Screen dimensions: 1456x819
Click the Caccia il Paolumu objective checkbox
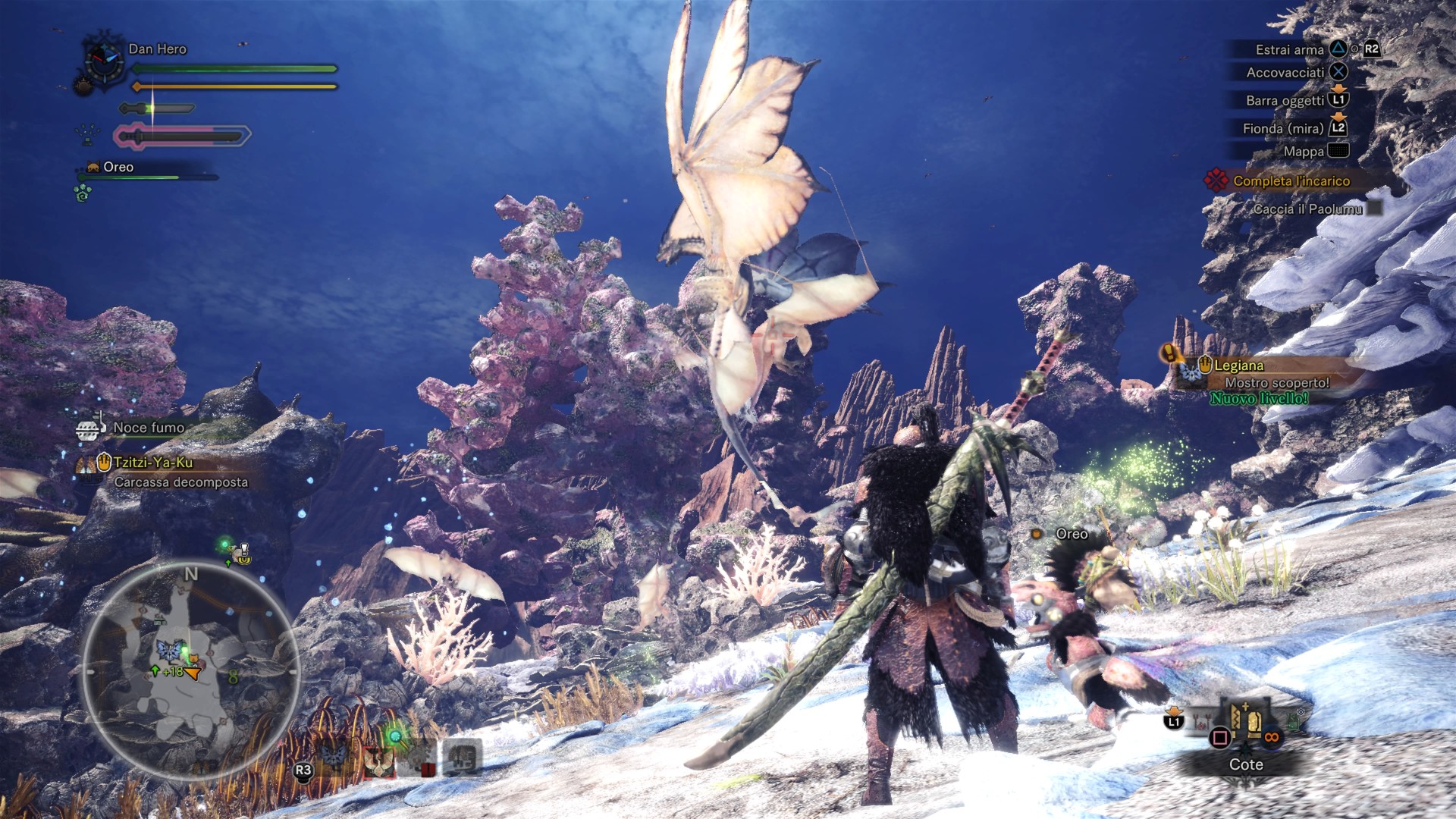coord(1375,209)
